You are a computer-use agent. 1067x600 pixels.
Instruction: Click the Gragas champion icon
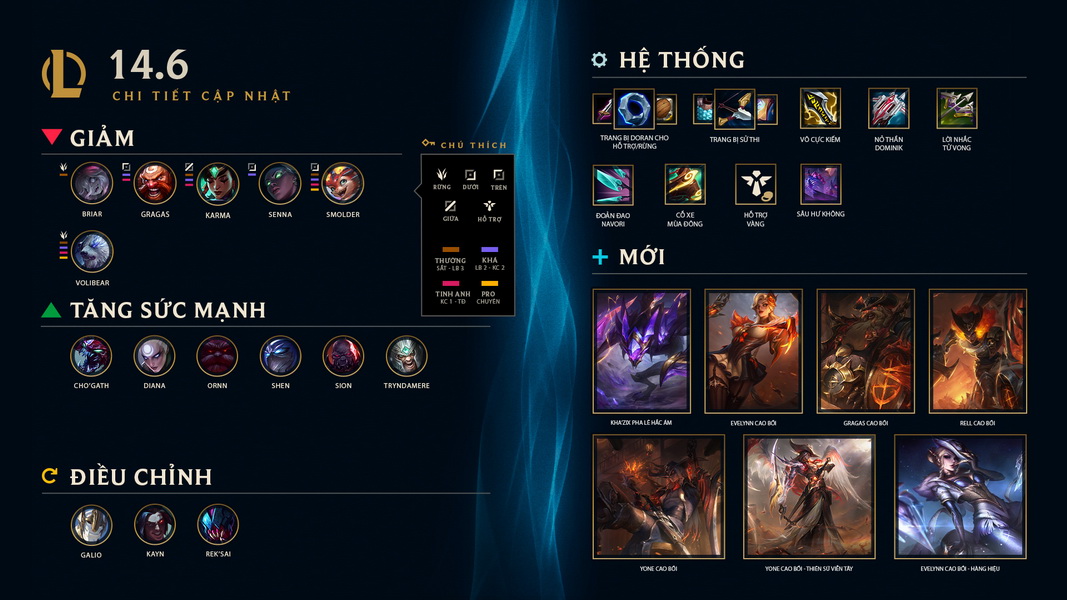pyautogui.click(x=155, y=183)
